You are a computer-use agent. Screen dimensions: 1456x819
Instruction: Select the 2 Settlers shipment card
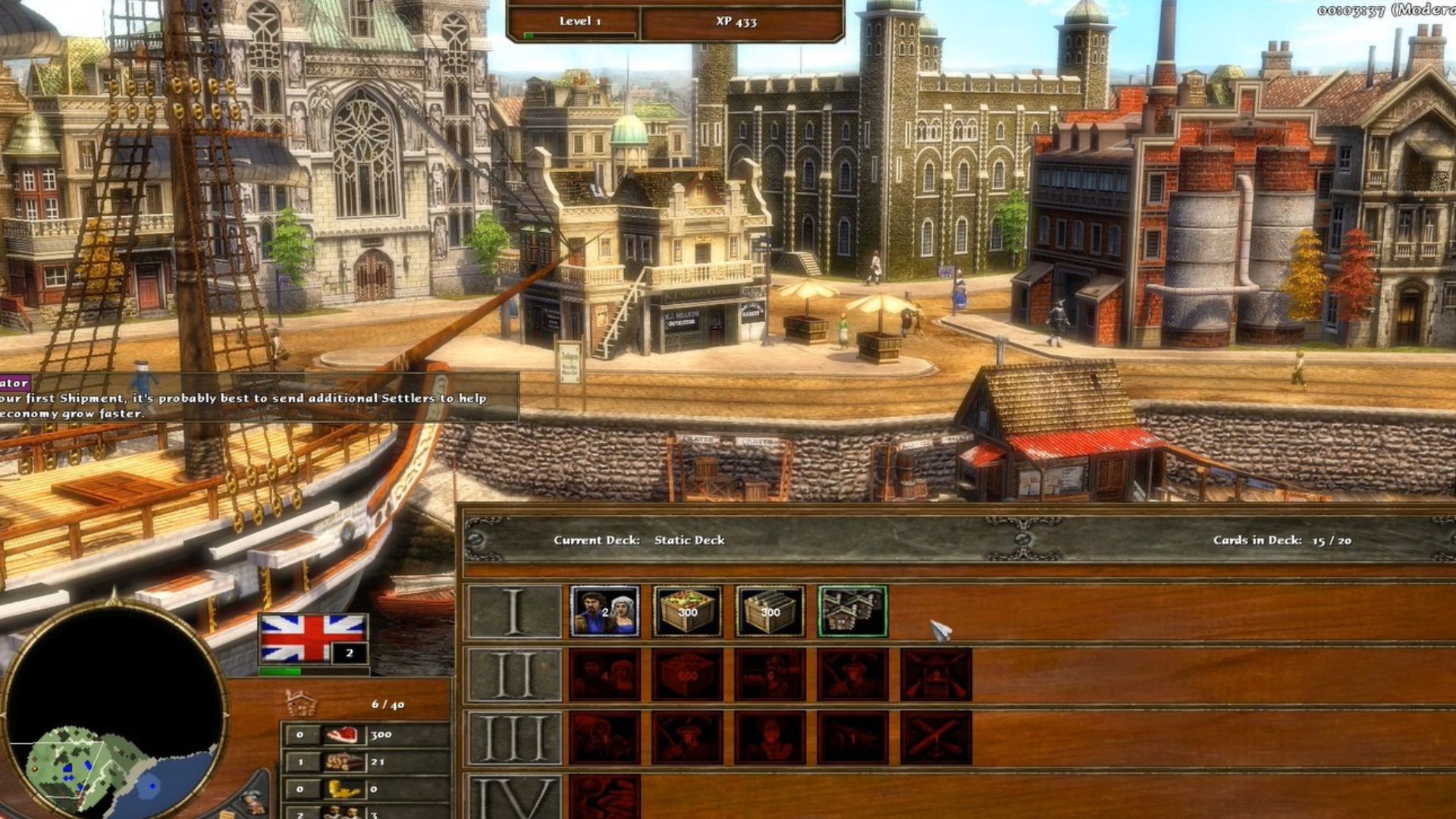tap(604, 611)
